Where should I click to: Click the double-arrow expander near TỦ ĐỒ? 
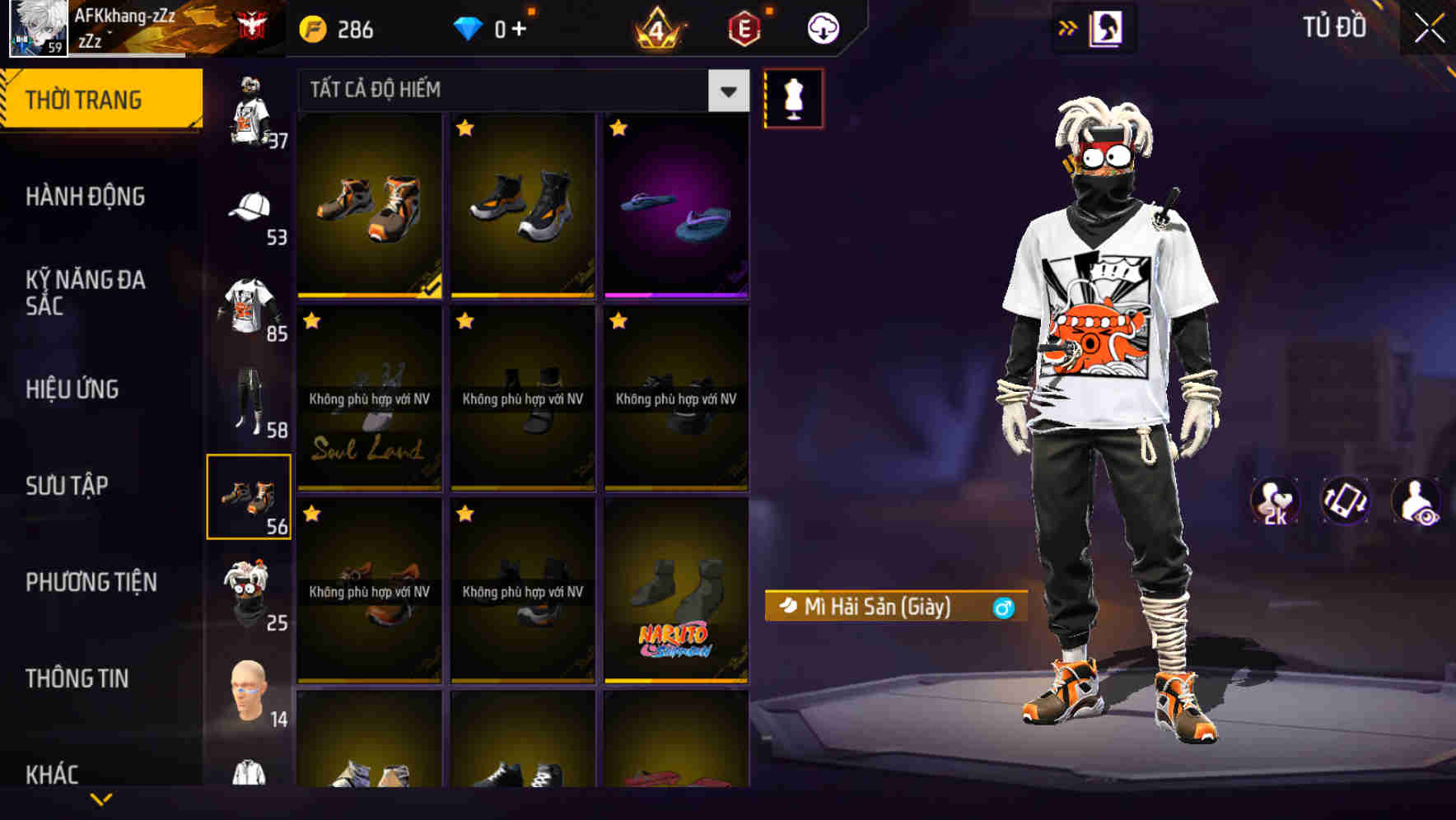tap(1068, 27)
